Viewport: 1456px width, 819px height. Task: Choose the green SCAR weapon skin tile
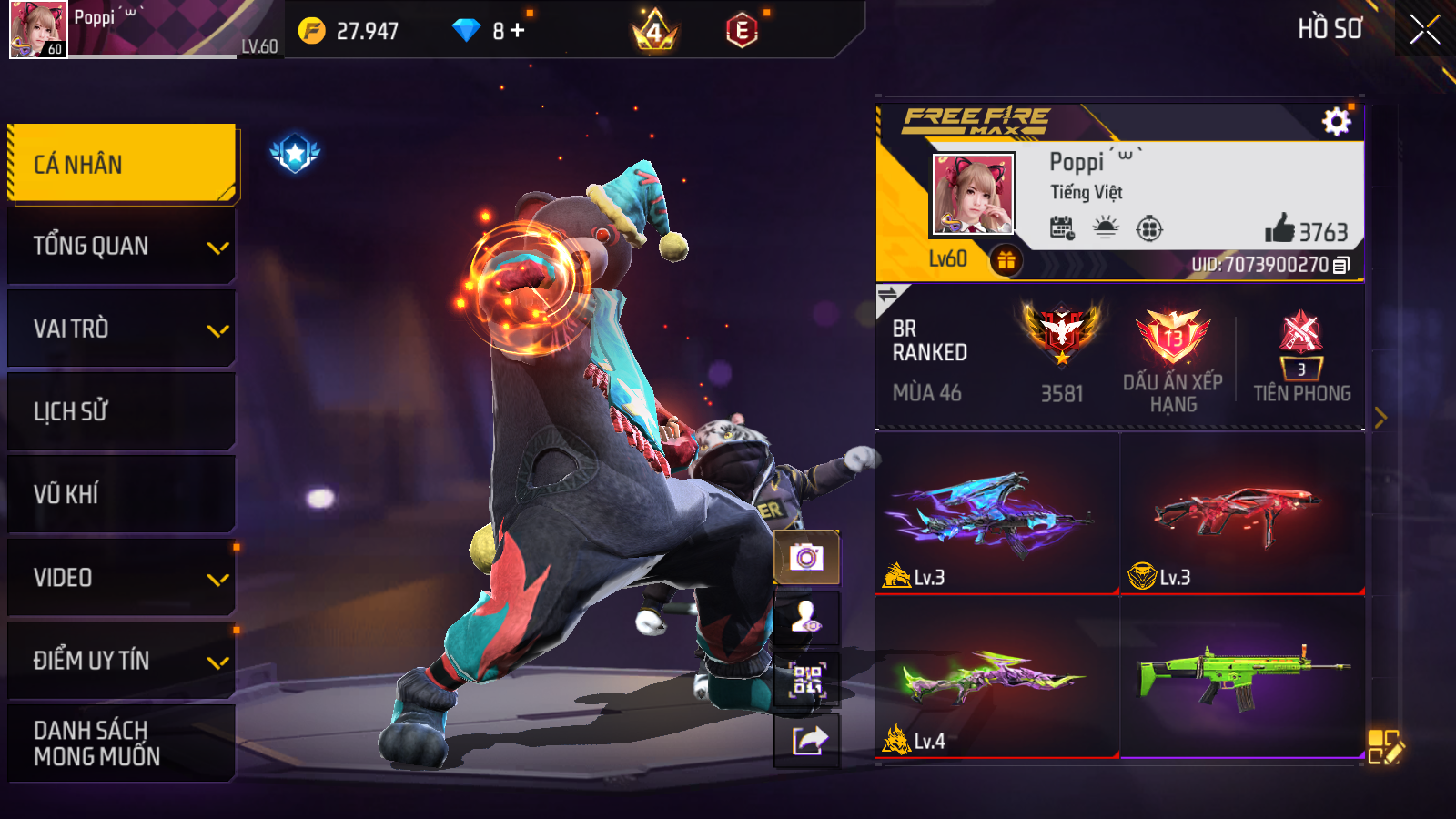(1242, 677)
